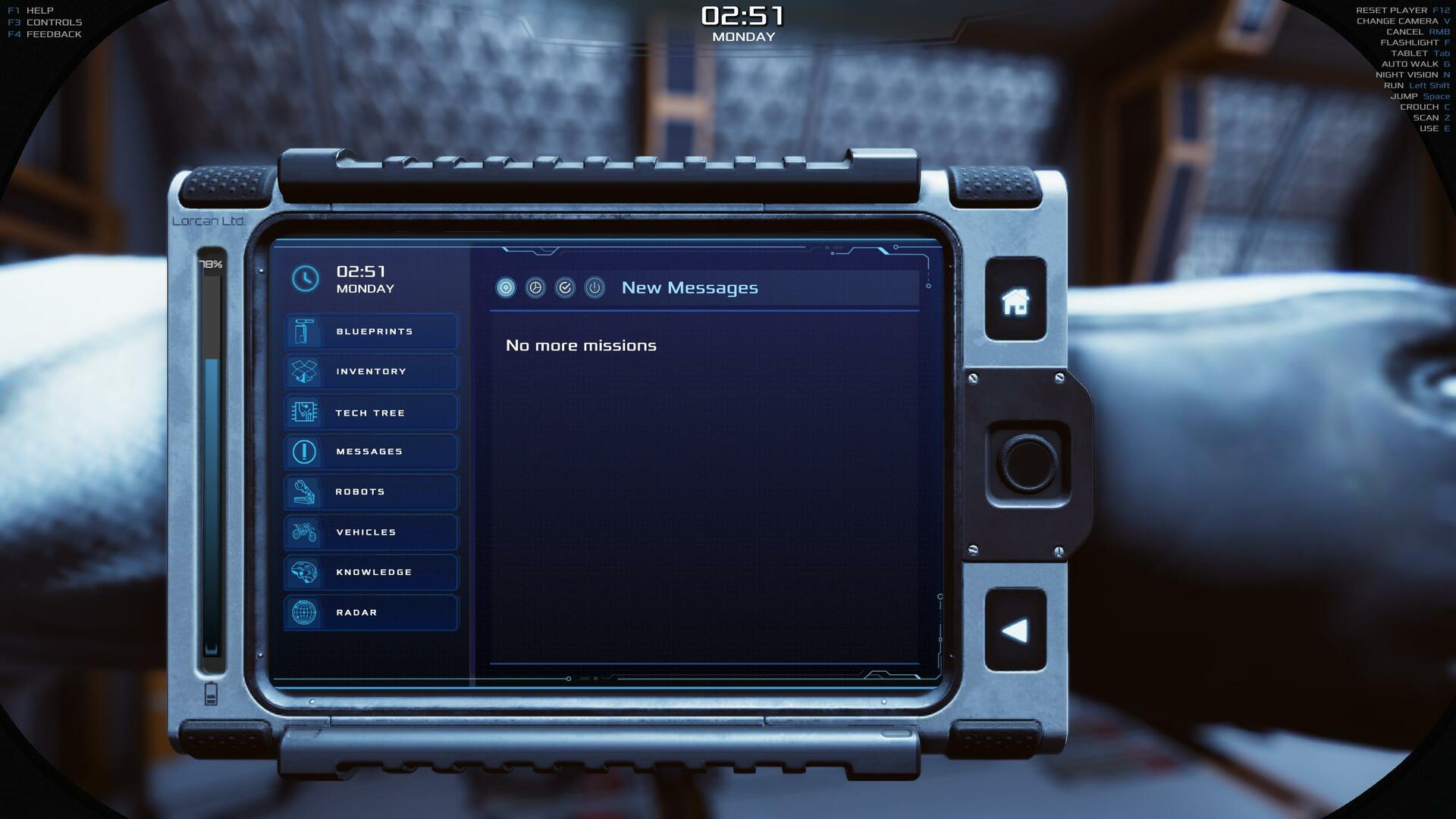Screen dimensions: 1456x819
Task: Show the checkmark completed messages tab
Action: tap(565, 287)
